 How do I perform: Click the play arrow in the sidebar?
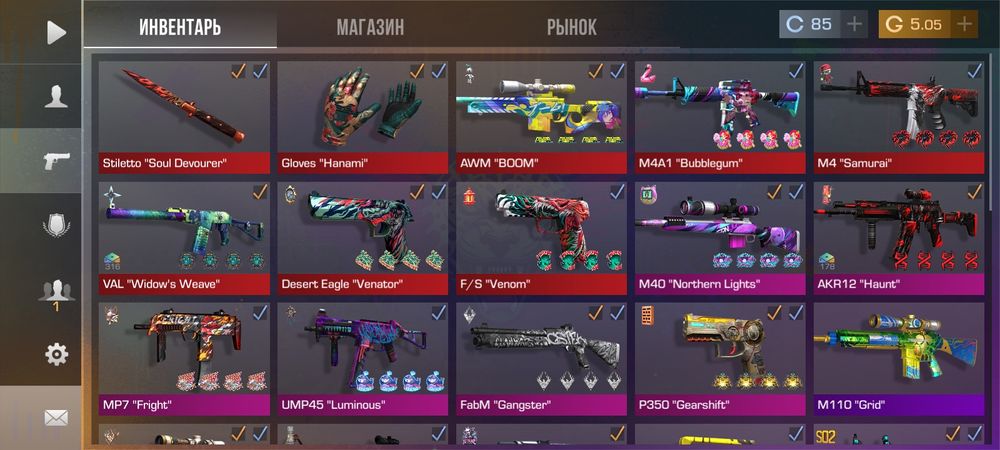pos(56,32)
